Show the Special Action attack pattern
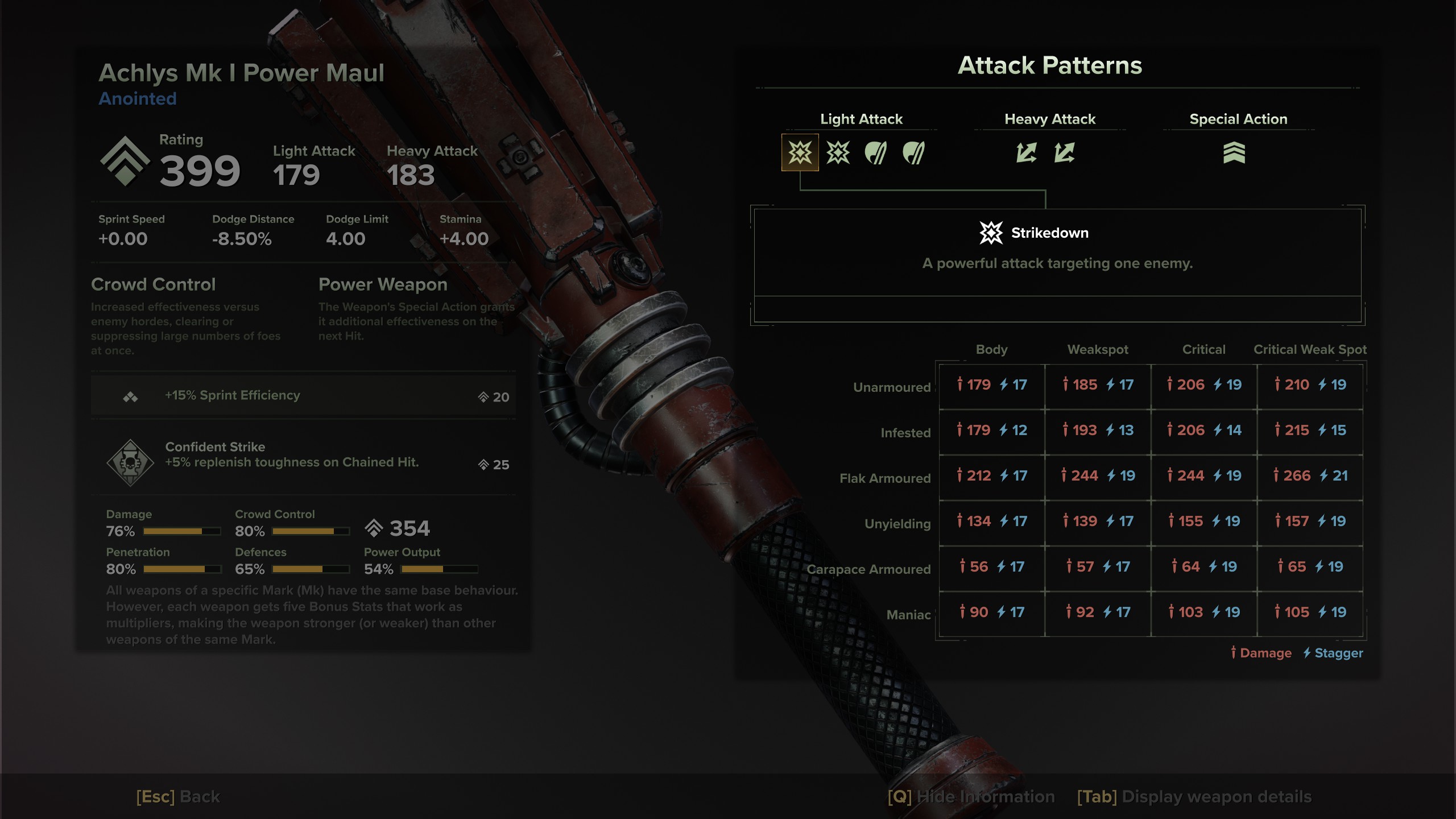 click(x=1234, y=152)
